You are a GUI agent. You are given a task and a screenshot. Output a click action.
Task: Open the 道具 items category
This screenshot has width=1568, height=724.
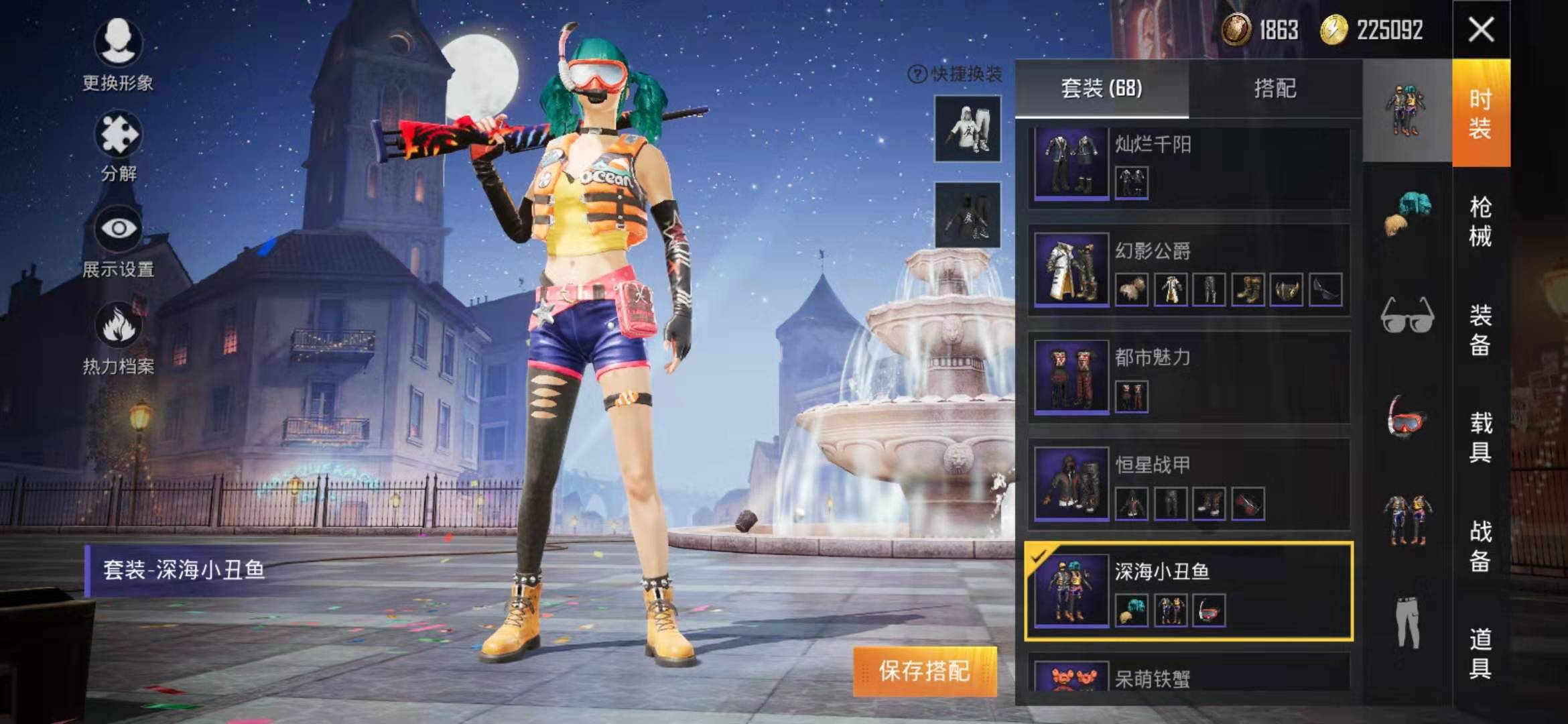[1481, 653]
